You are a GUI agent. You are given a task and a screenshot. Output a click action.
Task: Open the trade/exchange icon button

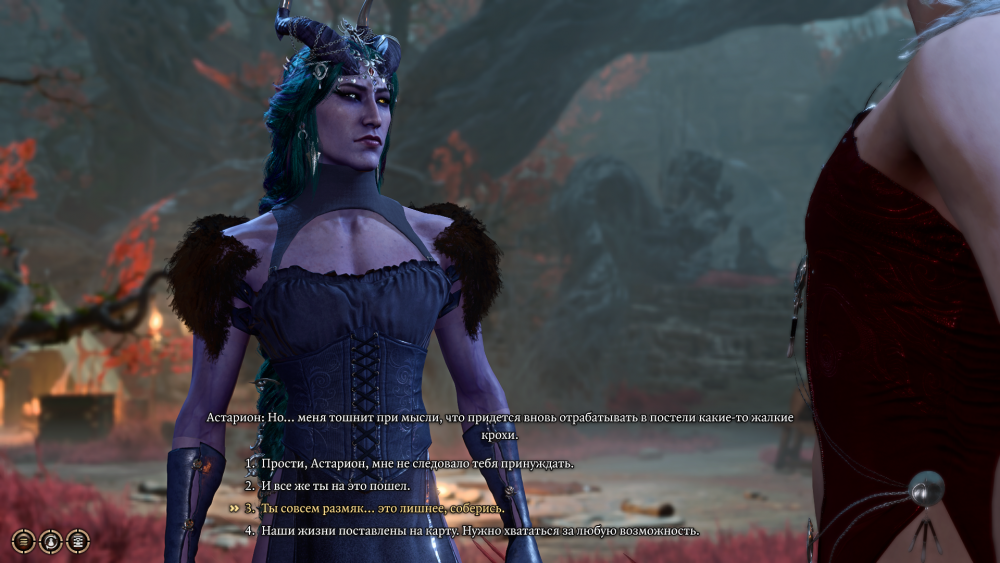click(77, 541)
